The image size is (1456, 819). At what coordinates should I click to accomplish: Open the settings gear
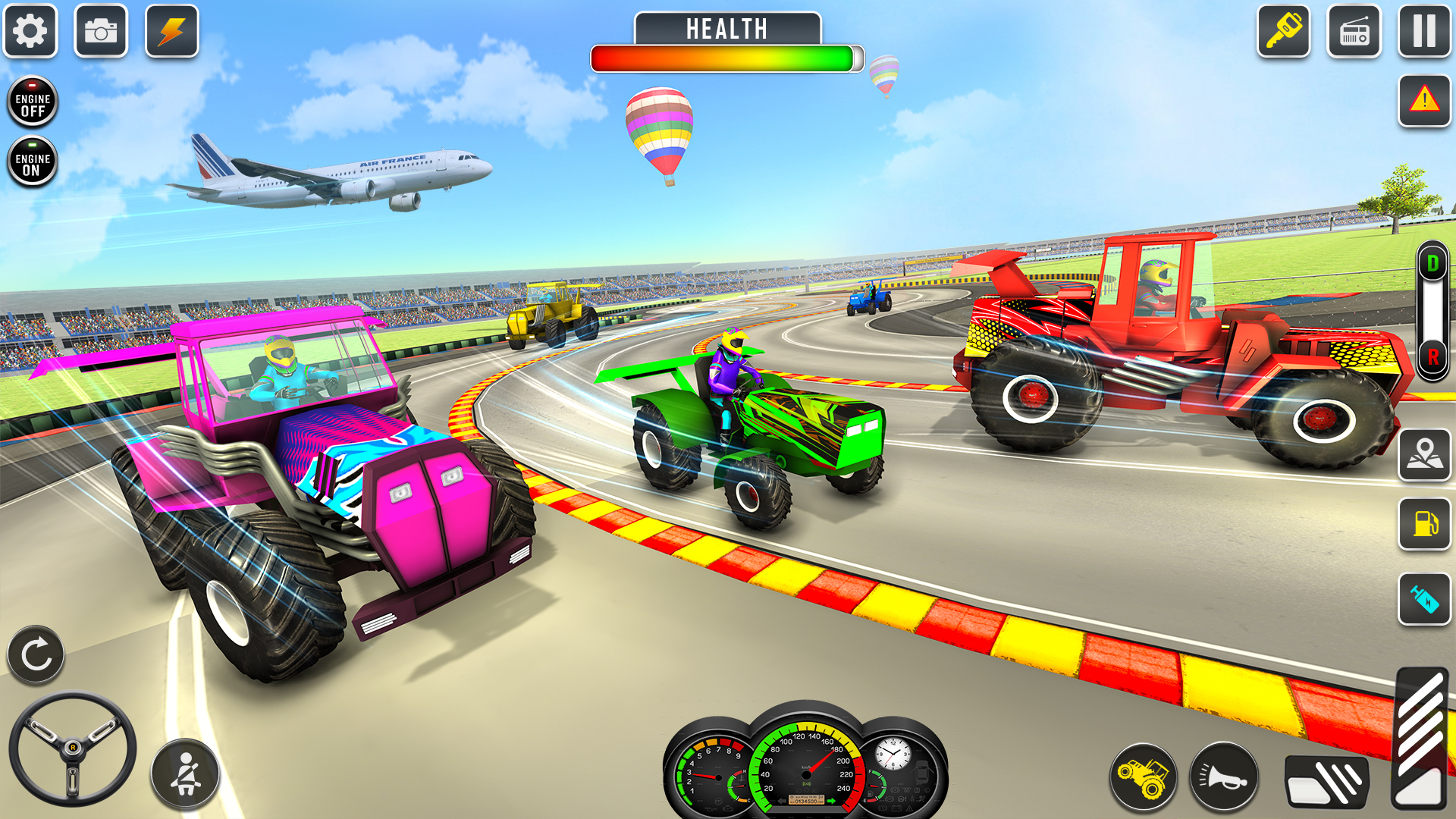30,32
